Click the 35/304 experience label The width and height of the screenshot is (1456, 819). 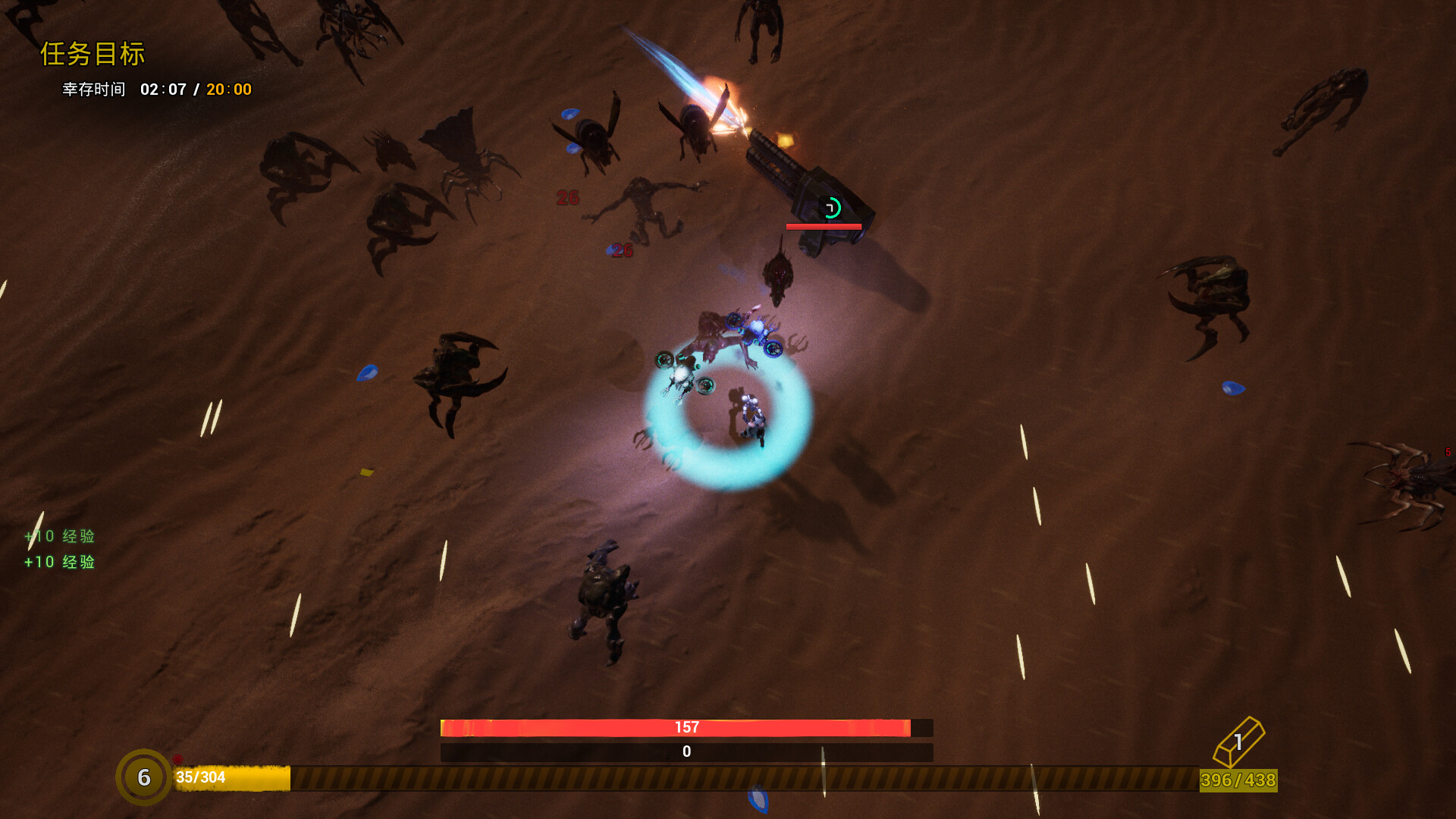coord(199,777)
